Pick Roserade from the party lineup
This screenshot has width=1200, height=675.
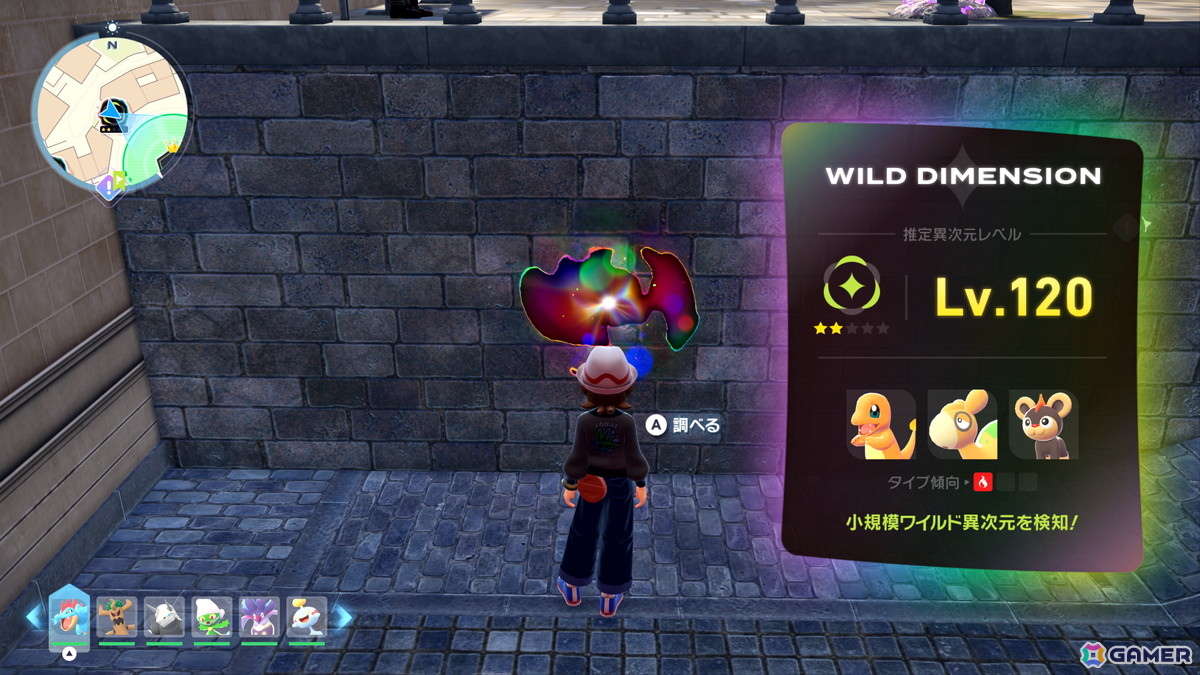[x=212, y=617]
